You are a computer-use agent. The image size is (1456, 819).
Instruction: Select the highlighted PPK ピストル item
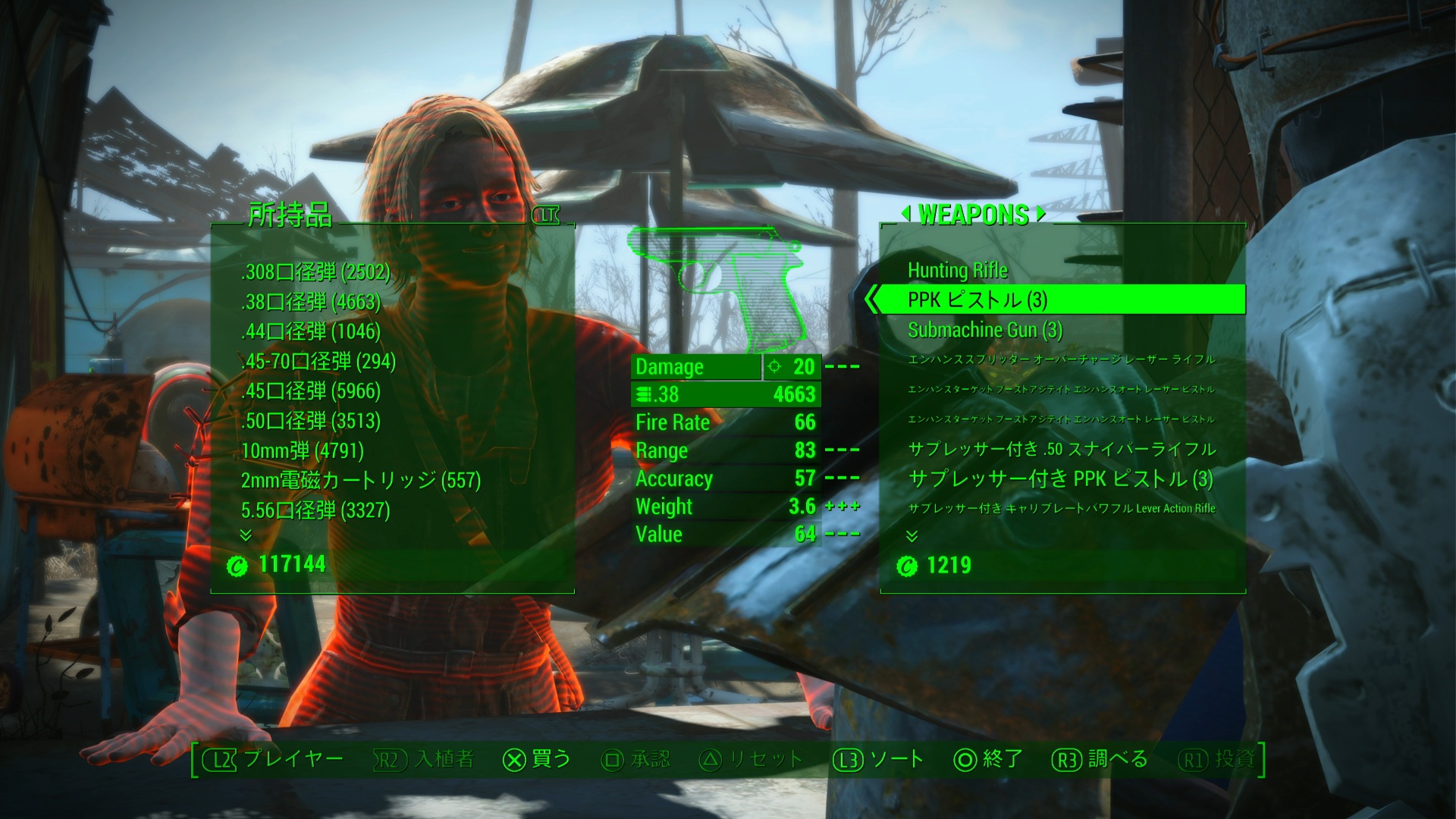click(x=977, y=300)
